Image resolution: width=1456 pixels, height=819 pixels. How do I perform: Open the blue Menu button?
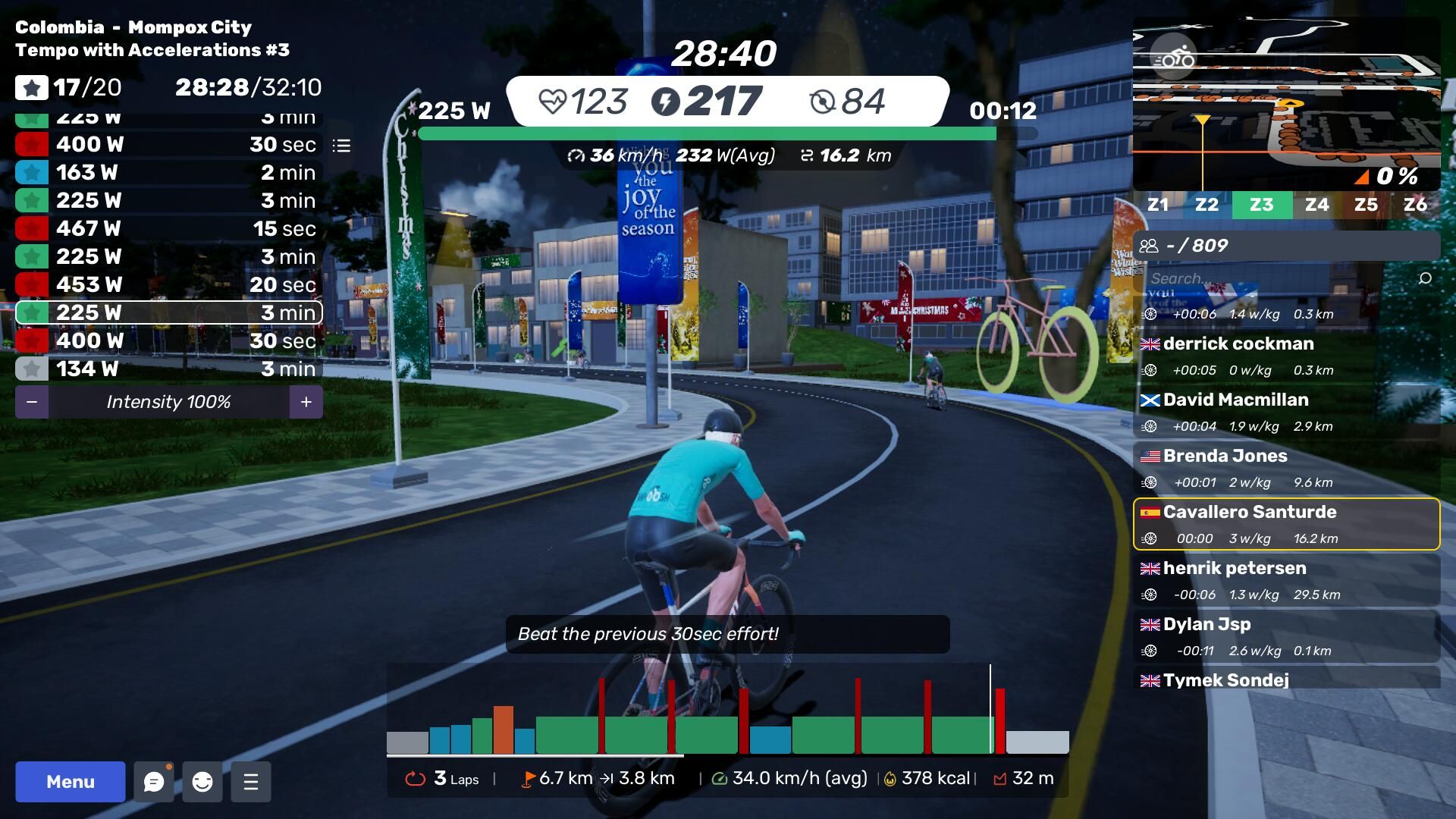pyautogui.click(x=71, y=782)
